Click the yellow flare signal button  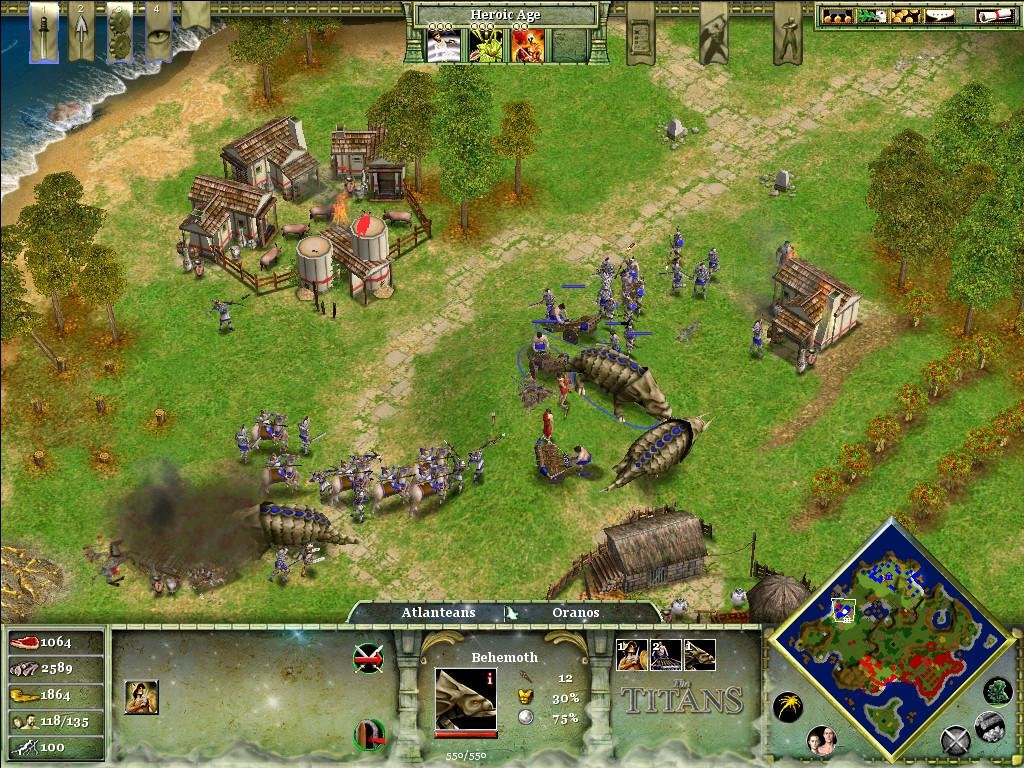tap(787, 707)
